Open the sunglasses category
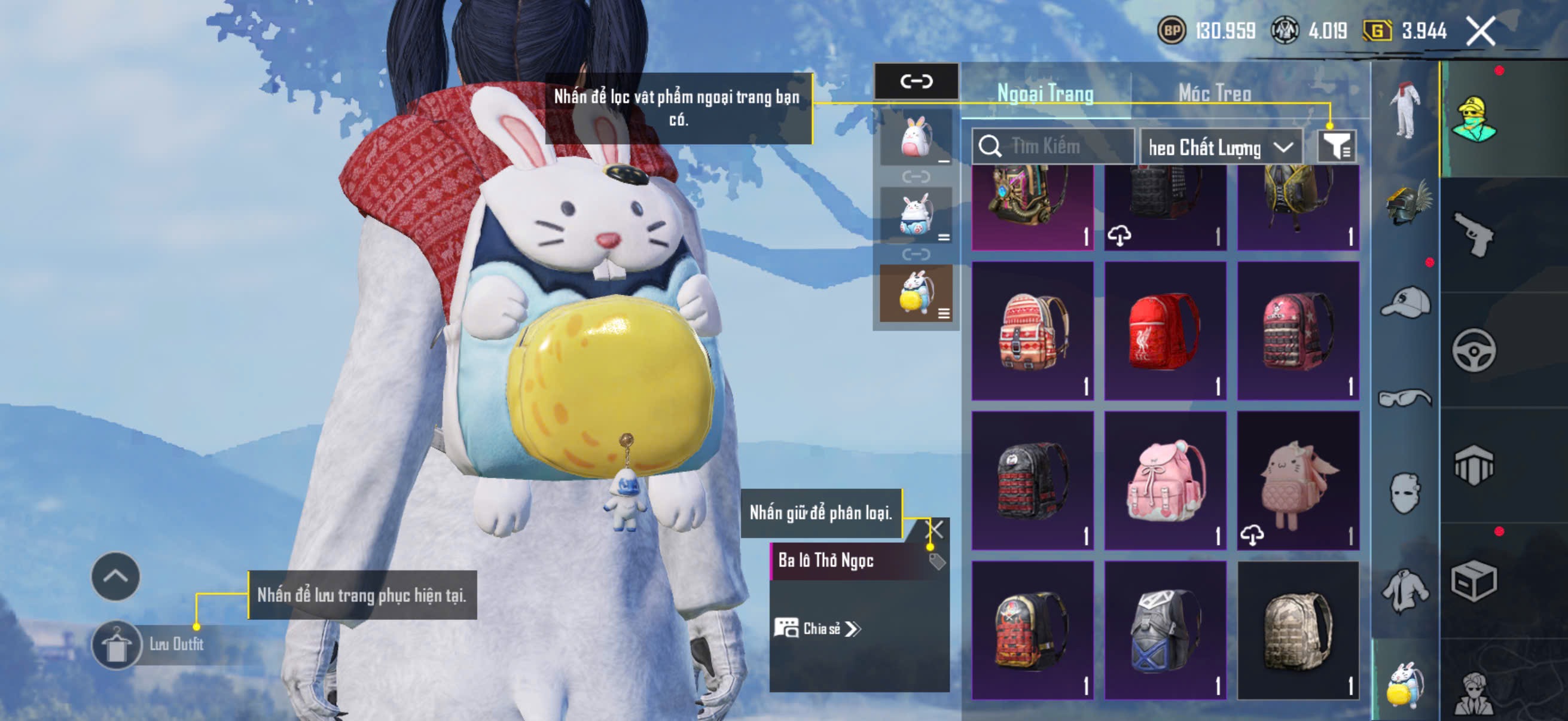This screenshot has height=721, width=1568. pyautogui.click(x=1405, y=399)
